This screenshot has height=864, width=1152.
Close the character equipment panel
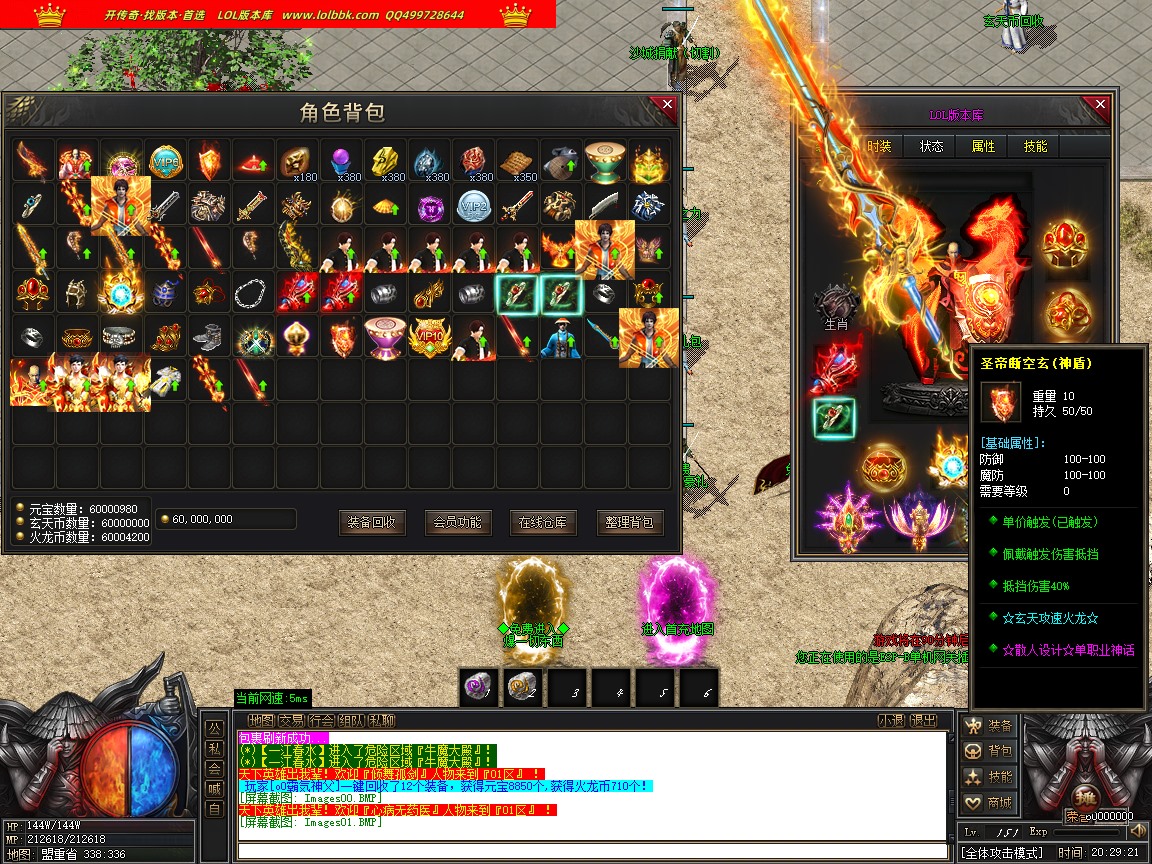click(1100, 105)
